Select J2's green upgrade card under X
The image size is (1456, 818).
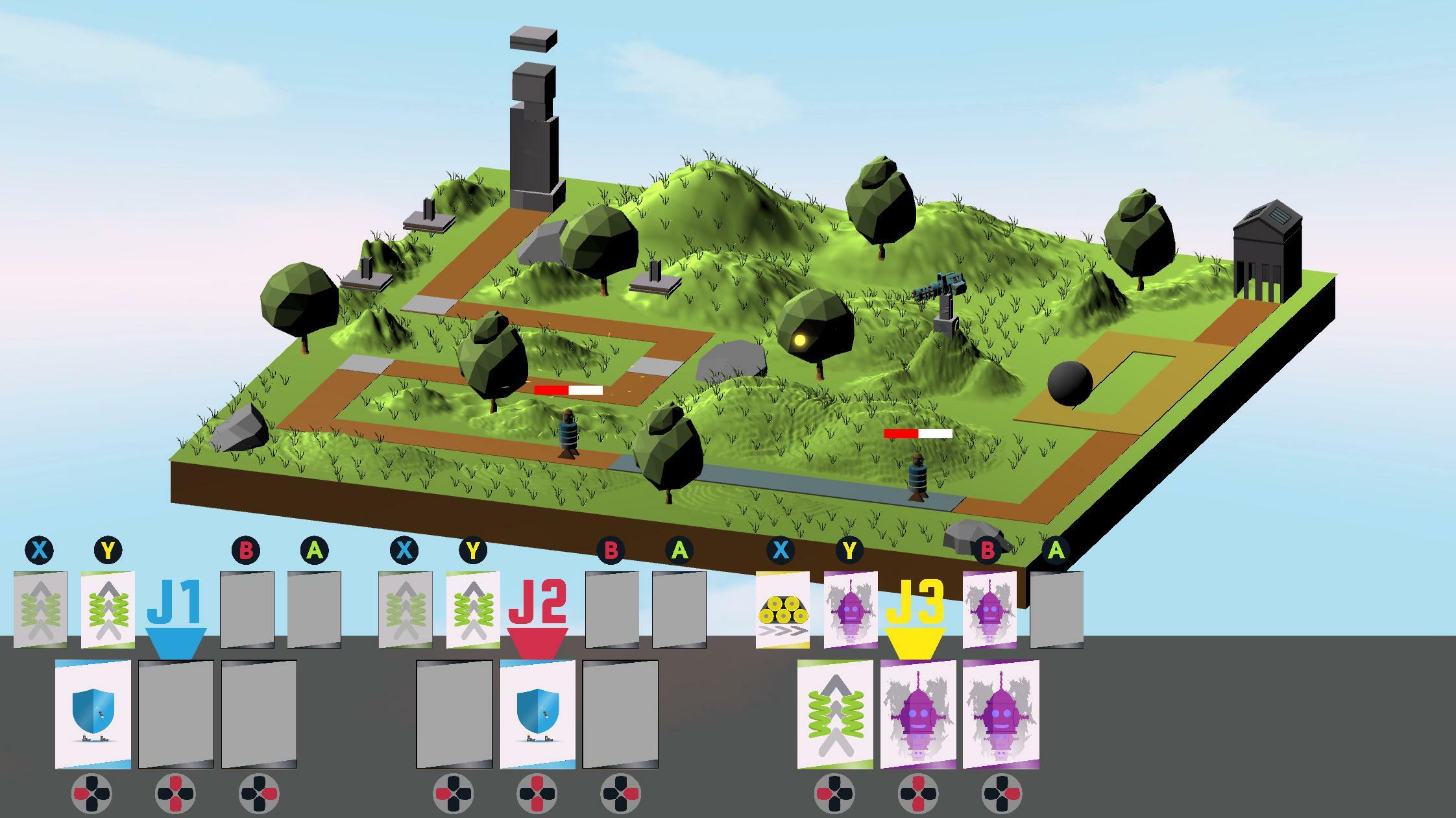[x=406, y=610]
